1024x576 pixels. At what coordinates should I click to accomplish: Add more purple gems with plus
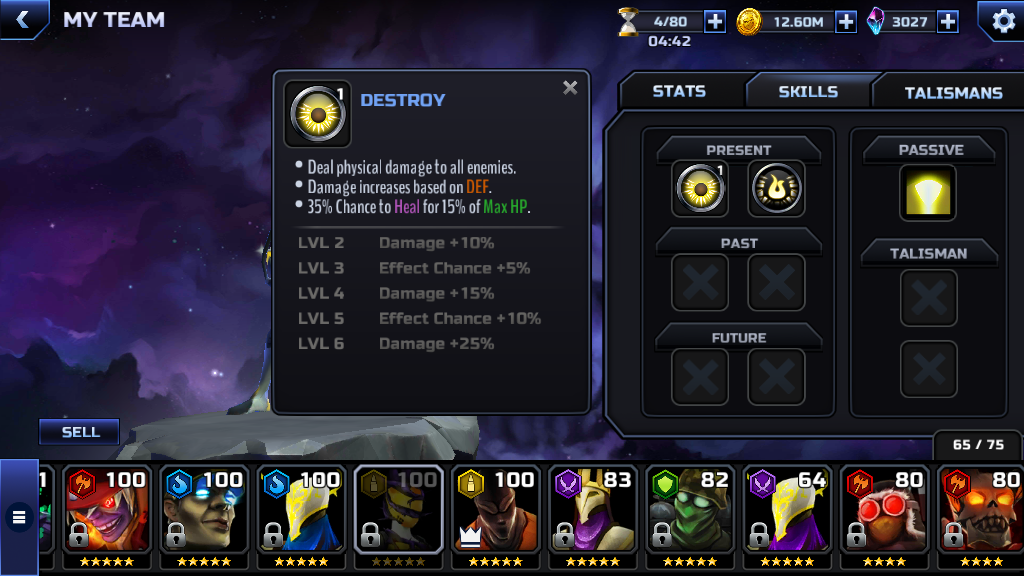pyautogui.click(x=947, y=21)
